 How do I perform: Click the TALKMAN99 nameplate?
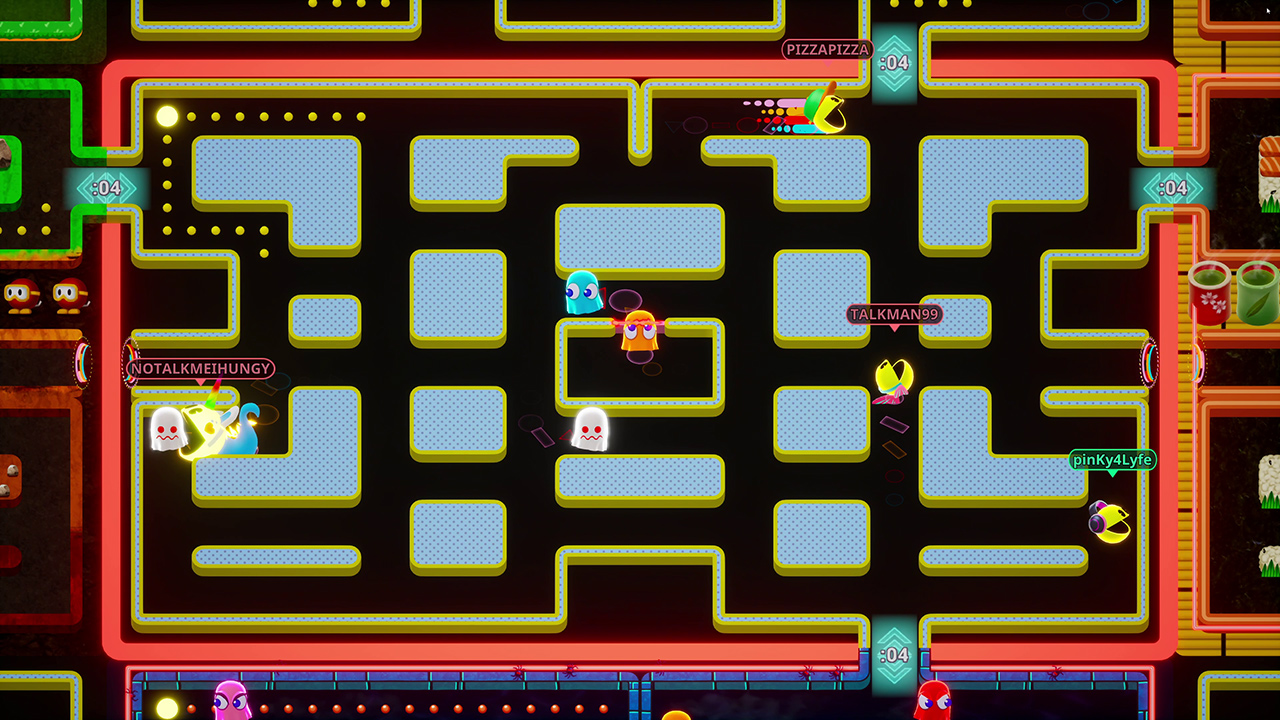click(x=897, y=314)
